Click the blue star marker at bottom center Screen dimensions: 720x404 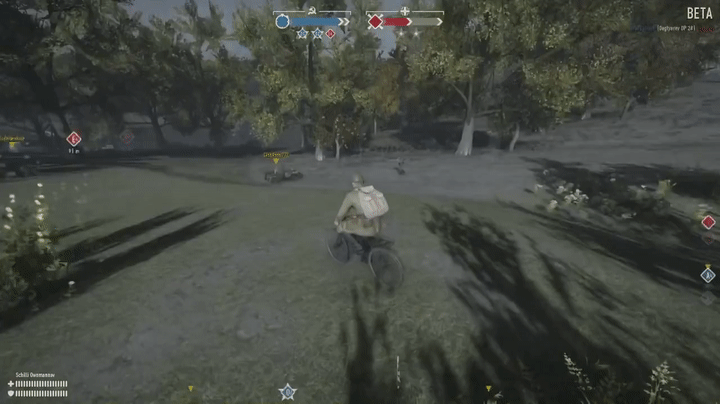(288, 391)
